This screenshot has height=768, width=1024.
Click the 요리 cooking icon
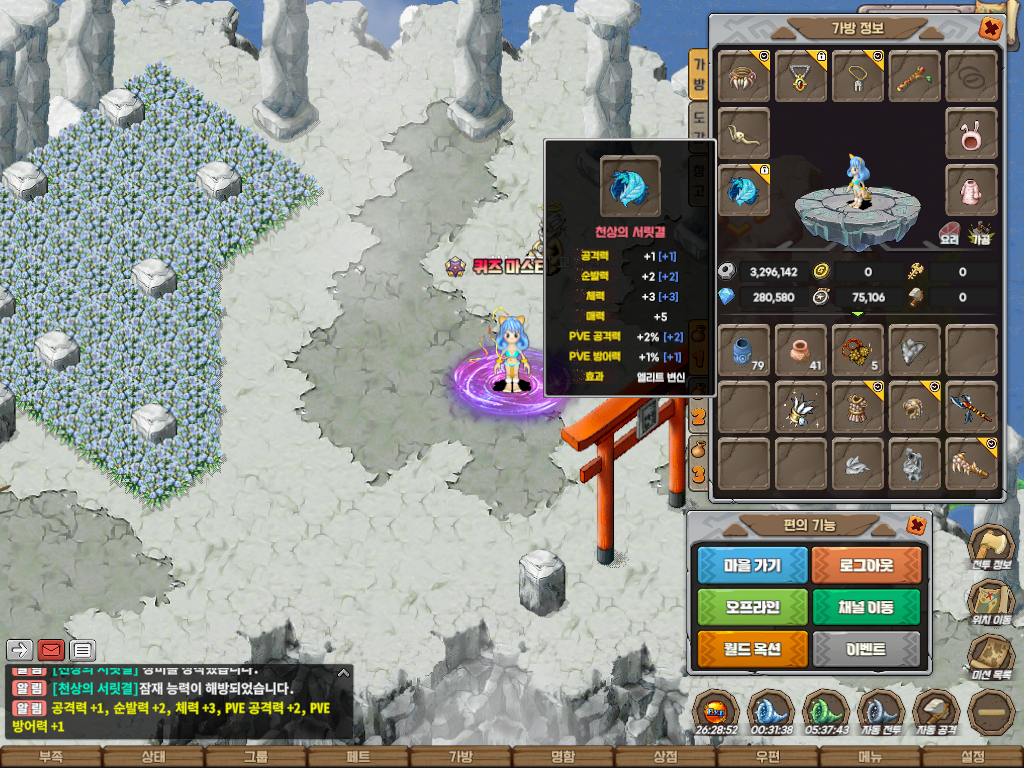click(950, 234)
